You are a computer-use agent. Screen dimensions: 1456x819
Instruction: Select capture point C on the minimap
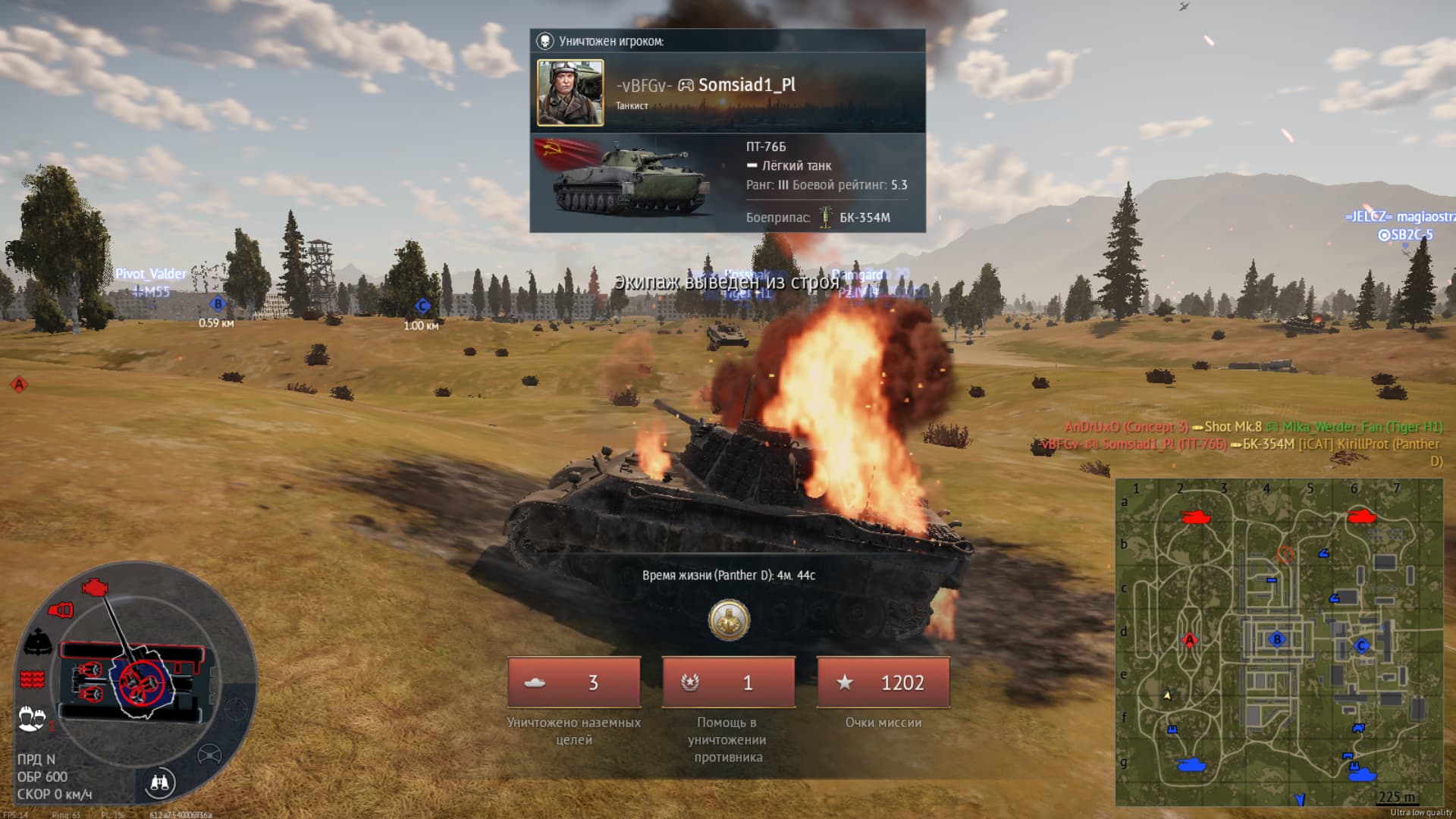[x=1361, y=645]
